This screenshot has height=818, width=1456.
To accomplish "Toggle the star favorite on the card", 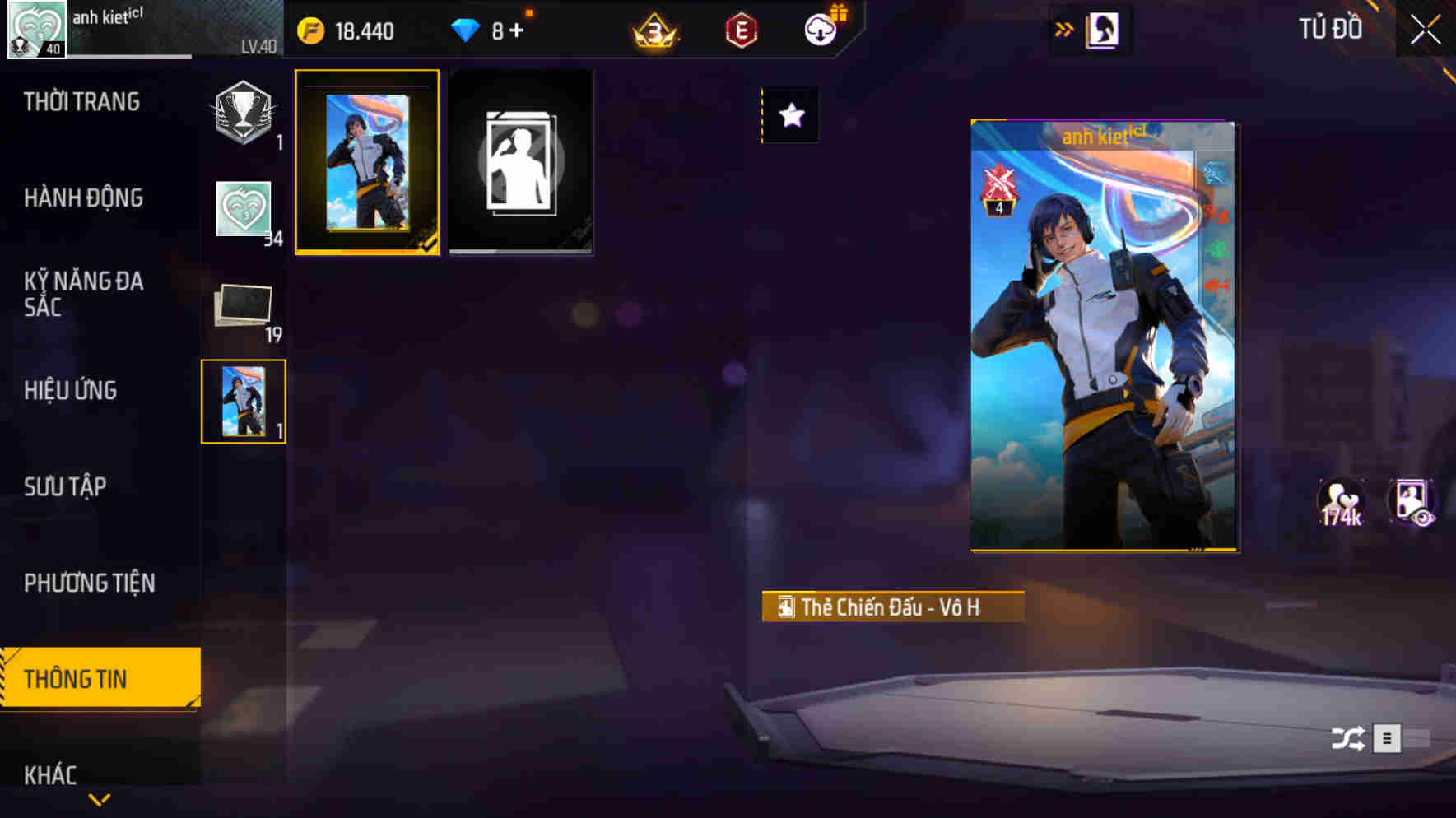I will click(x=792, y=116).
